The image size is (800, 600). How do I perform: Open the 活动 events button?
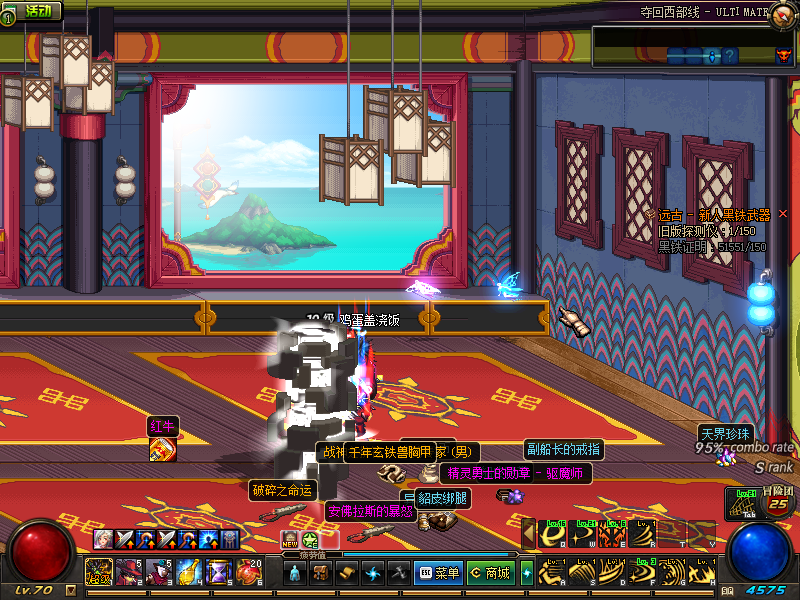32,11
